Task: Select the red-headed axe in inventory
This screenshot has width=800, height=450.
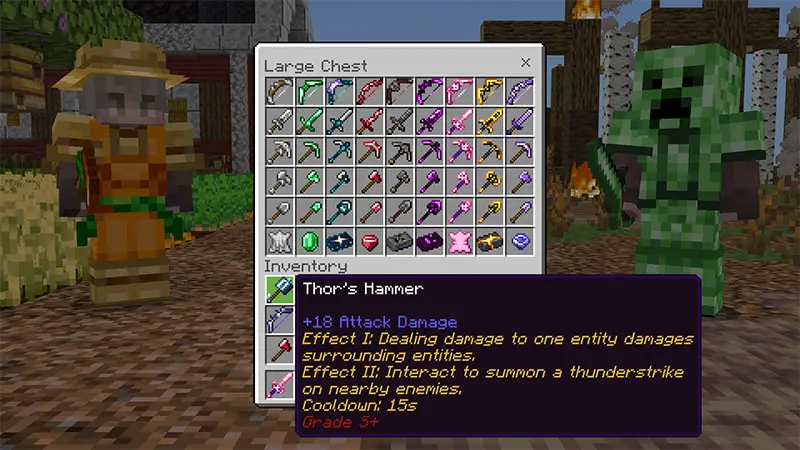Action: (x=279, y=350)
